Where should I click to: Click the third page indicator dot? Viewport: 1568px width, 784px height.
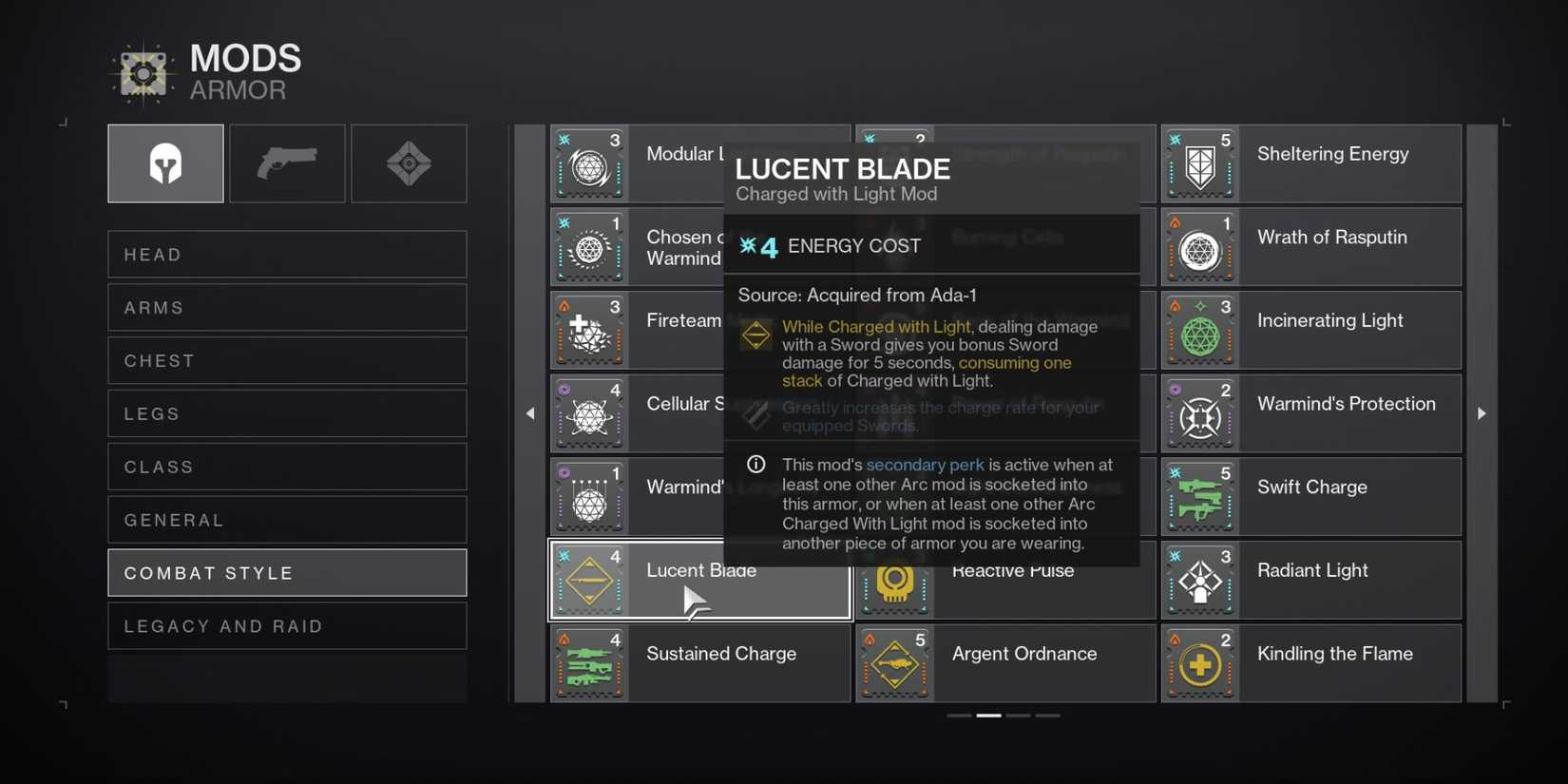tap(1018, 715)
